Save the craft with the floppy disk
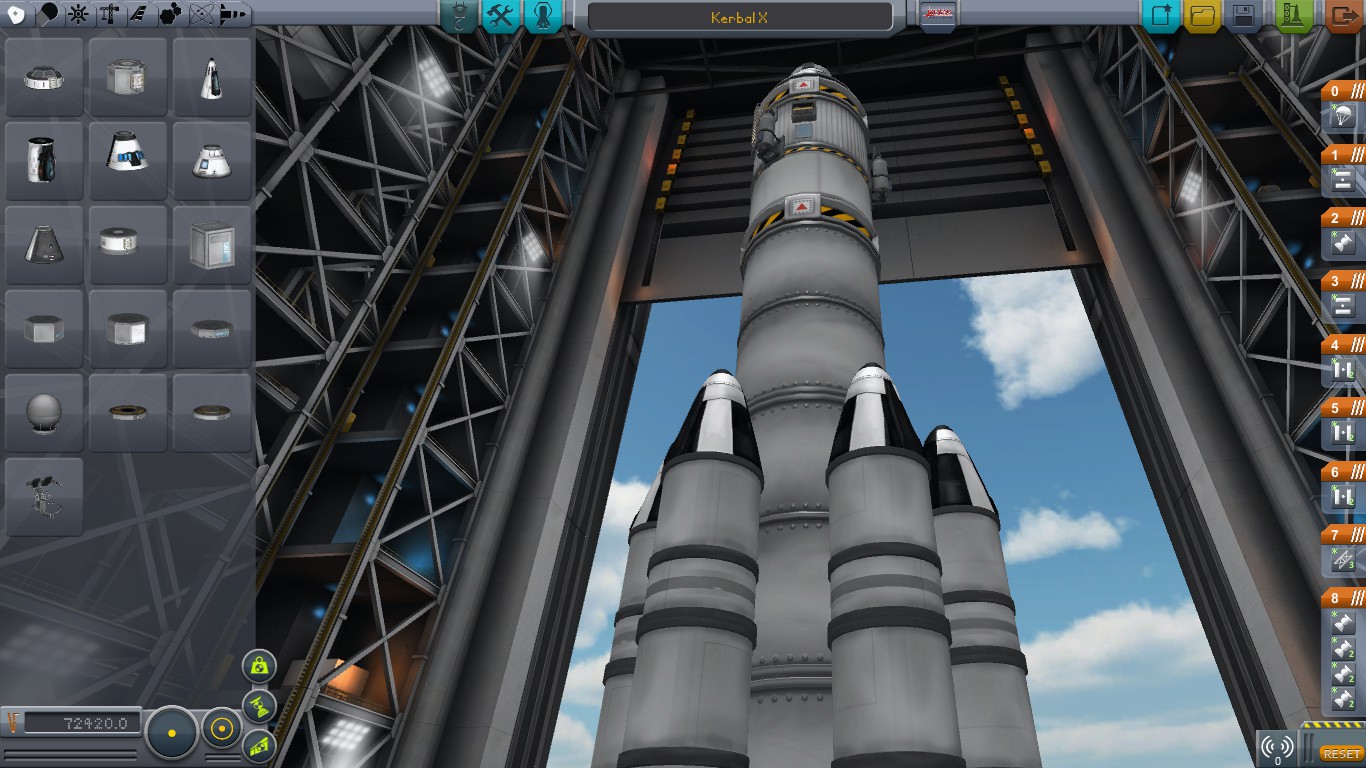This screenshot has width=1366, height=768. tap(1243, 16)
